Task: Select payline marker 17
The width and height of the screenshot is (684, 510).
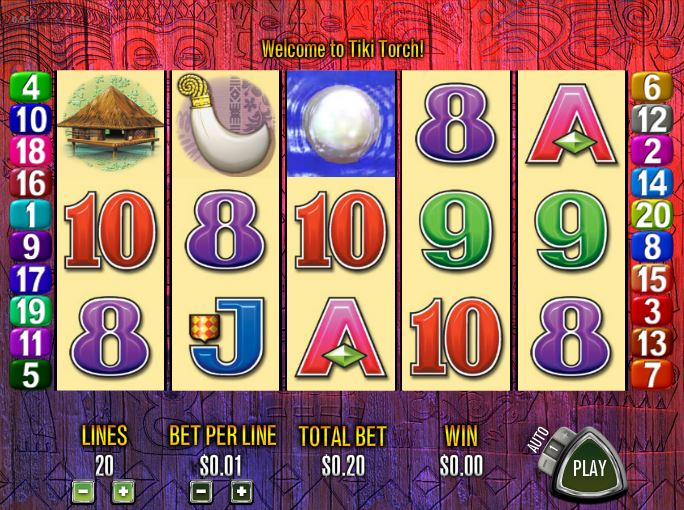Action: click(x=30, y=279)
